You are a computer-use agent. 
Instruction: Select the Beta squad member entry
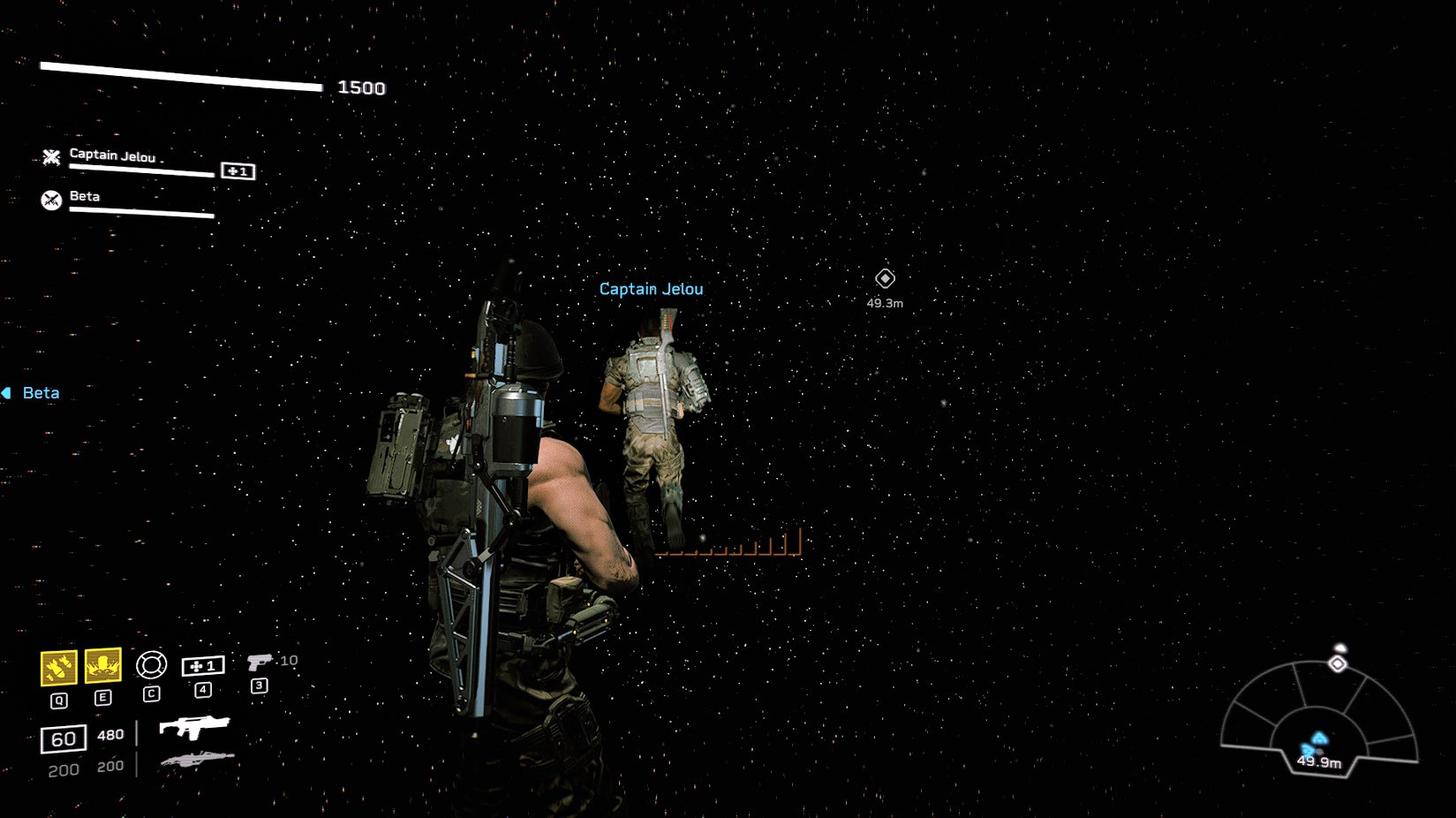pyautogui.click(x=85, y=197)
